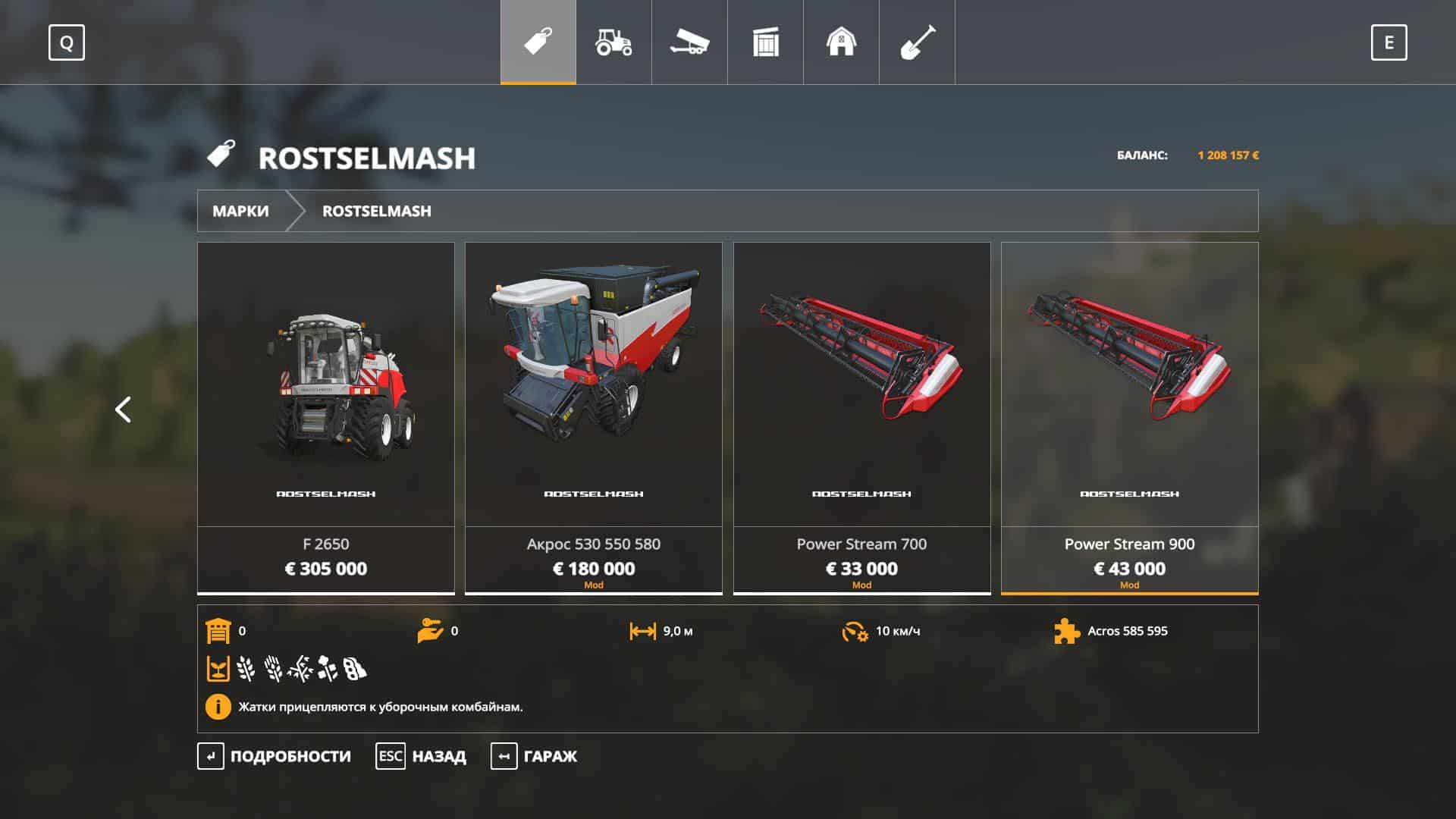
Task: Go back with the НАЗАД button
Action: [x=422, y=756]
